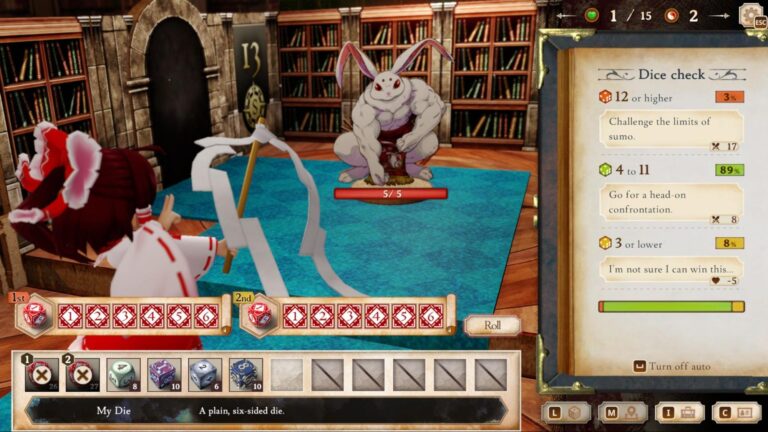
Task: Open settings via the gear icon
Action: [751, 16]
